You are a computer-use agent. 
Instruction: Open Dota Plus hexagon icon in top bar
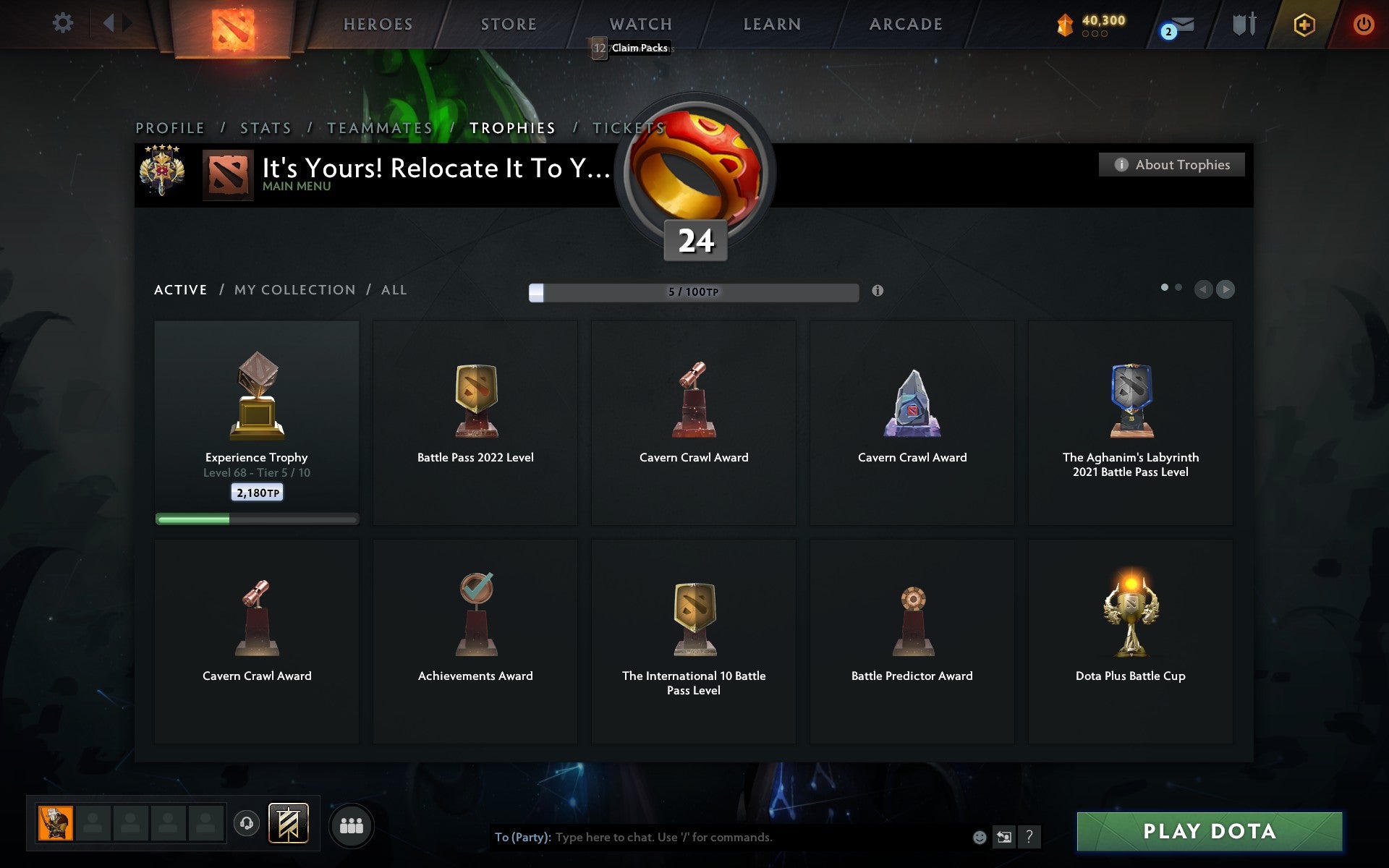(x=1303, y=24)
